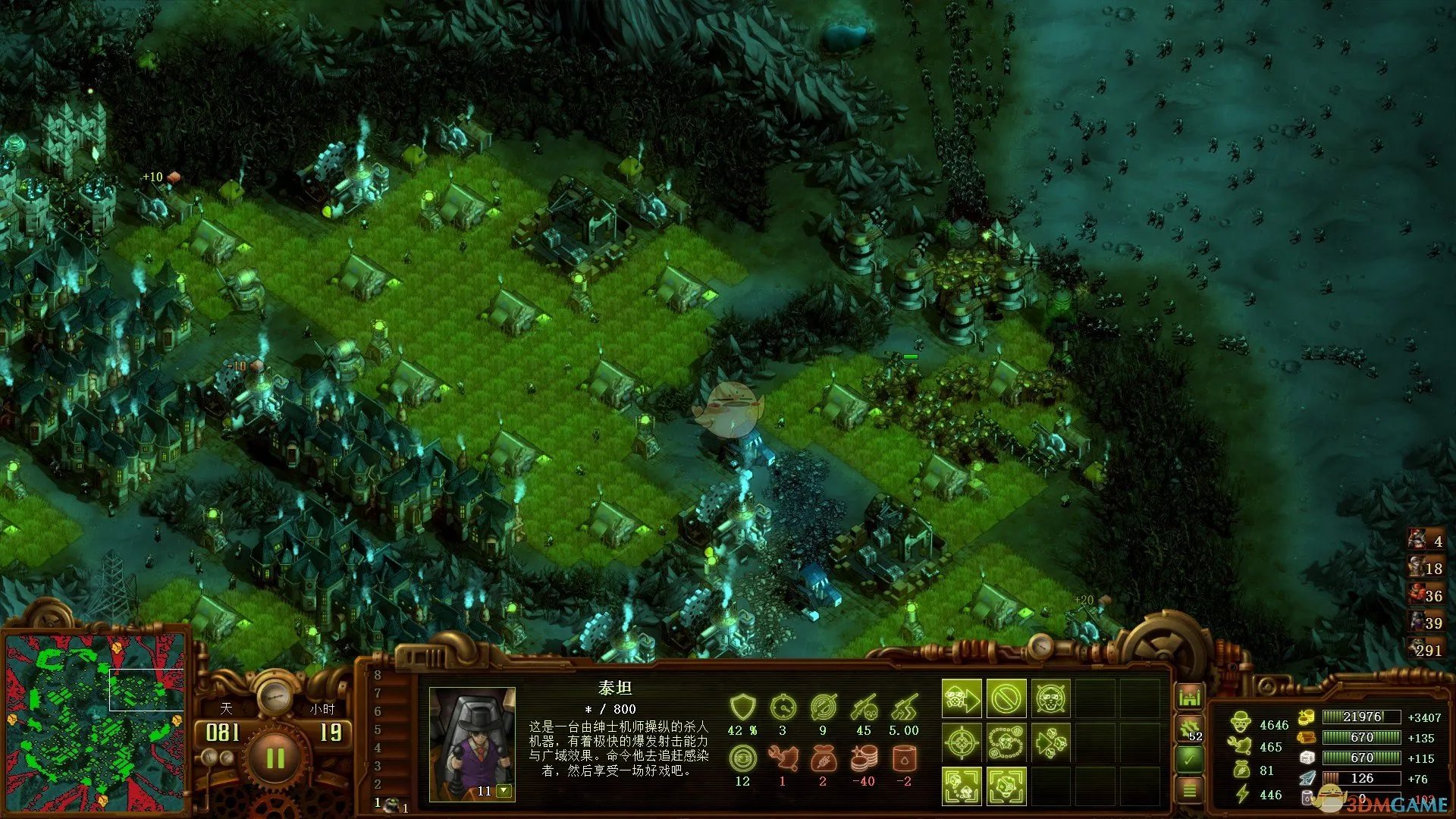1456x819 pixels.
Task: Open the game menu with three bars
Action: tap(1189, 790)
